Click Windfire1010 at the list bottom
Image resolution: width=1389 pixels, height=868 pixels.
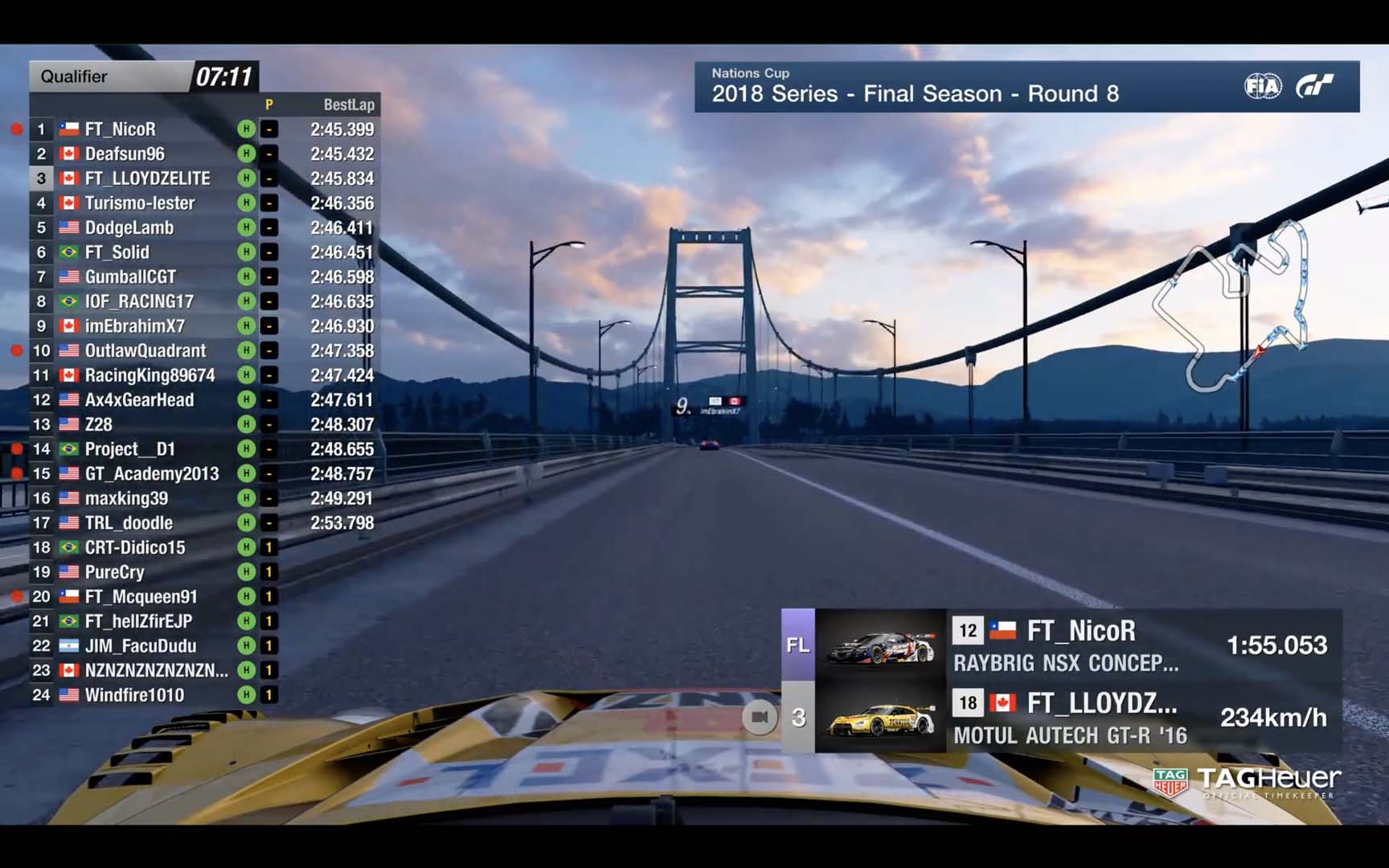(134, 695)
